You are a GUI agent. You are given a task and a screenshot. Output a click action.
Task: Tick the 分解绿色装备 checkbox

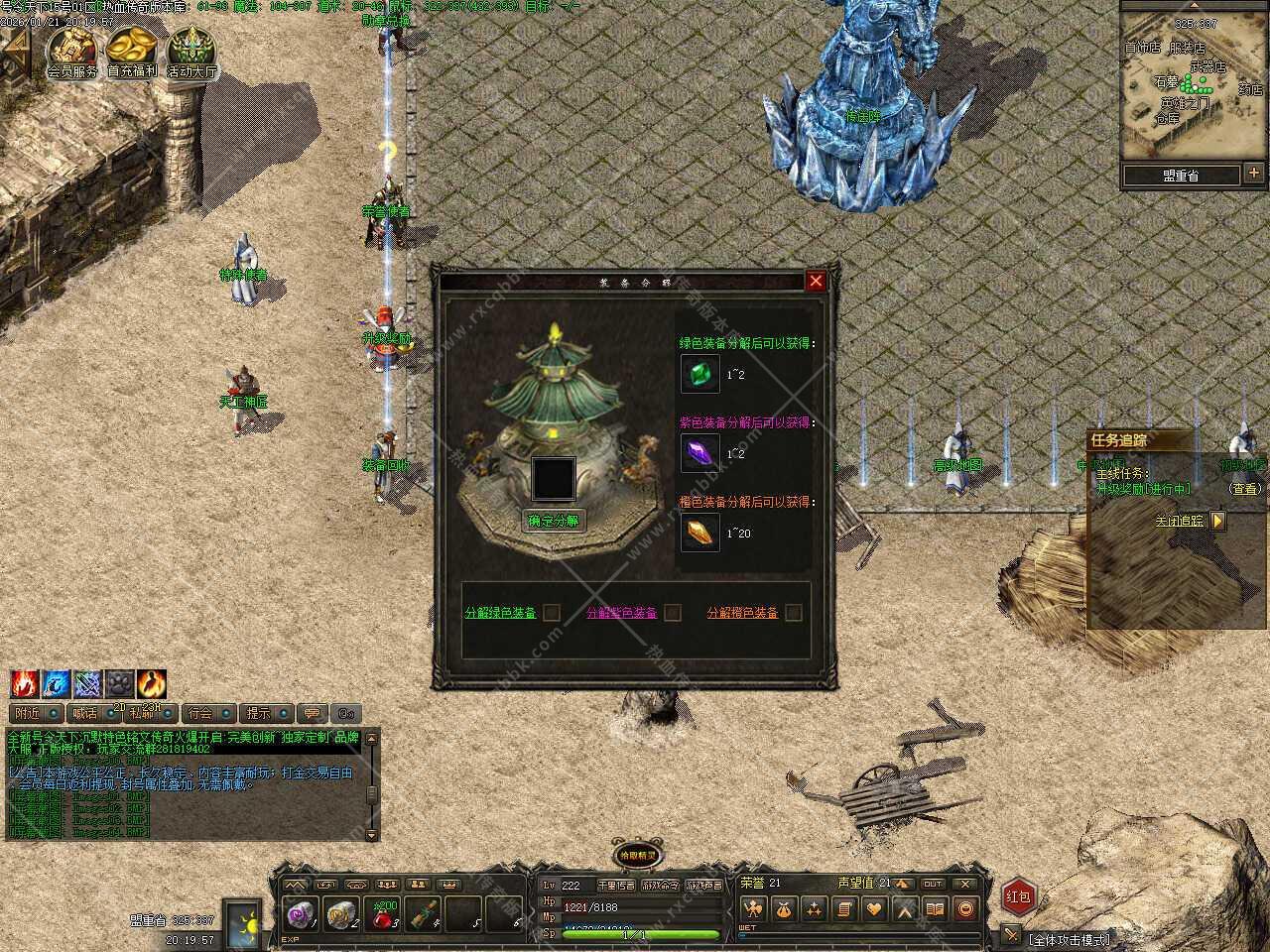[552, 613]
